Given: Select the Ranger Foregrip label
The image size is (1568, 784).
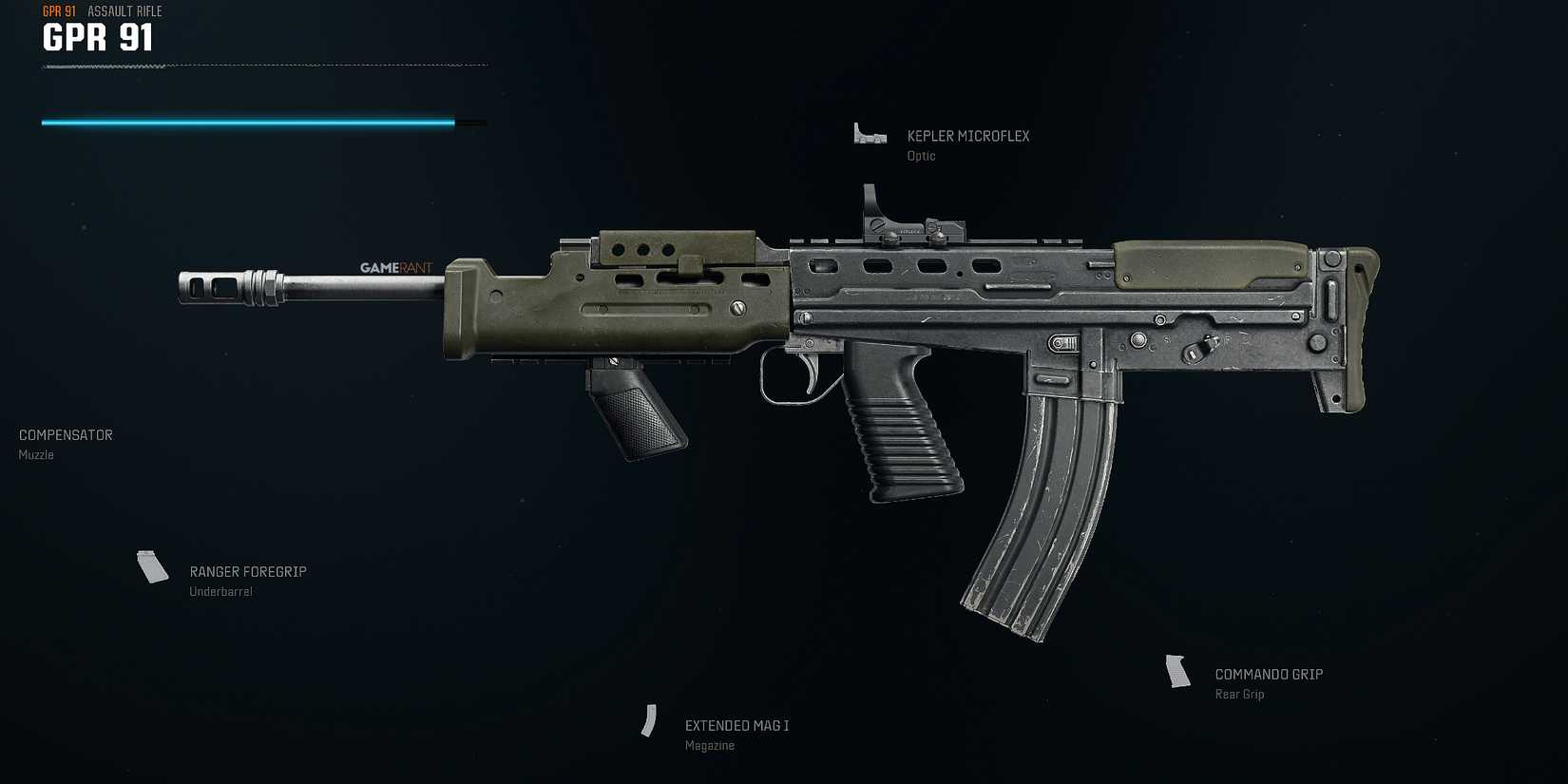Looking at the screenshot, I should click(x=247, y=571).
